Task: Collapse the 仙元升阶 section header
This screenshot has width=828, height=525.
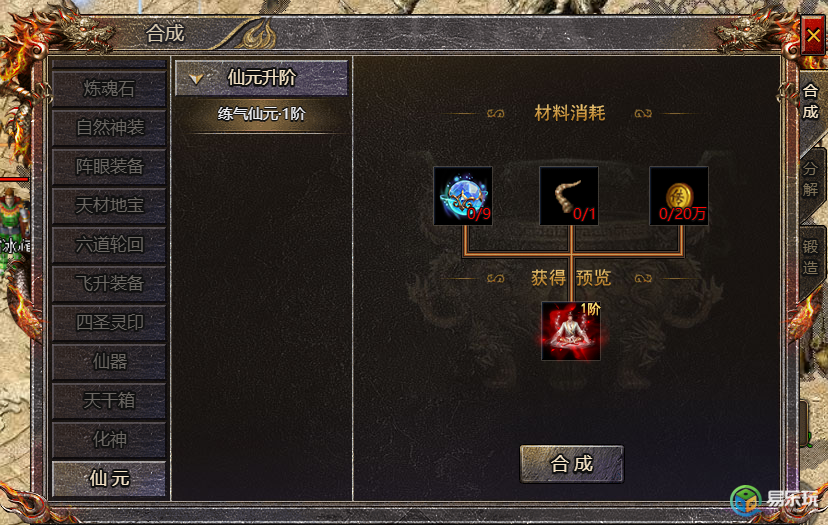Action: tap(261, 78)
